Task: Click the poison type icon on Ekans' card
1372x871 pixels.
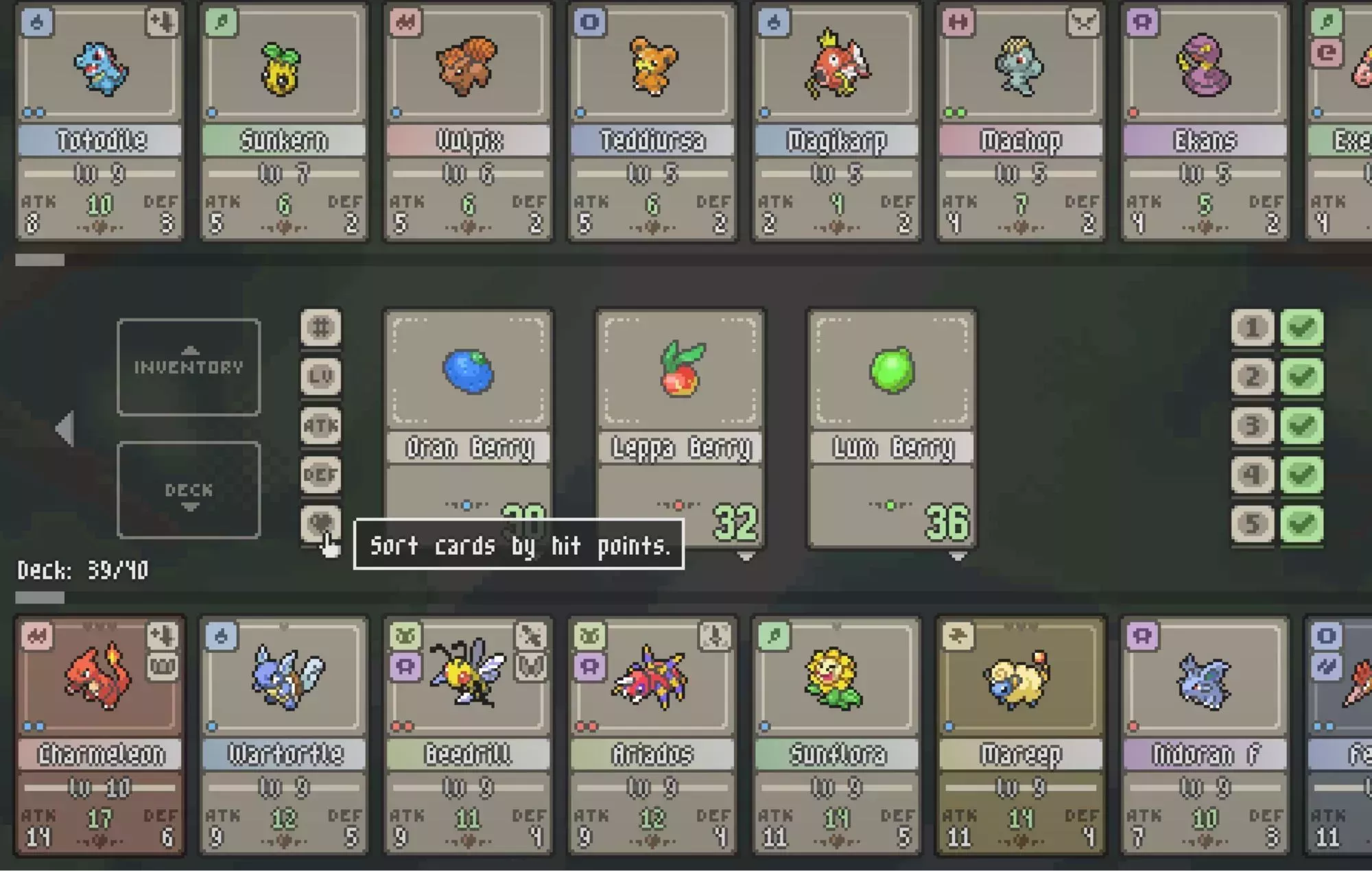Action: pos(1144,23)
